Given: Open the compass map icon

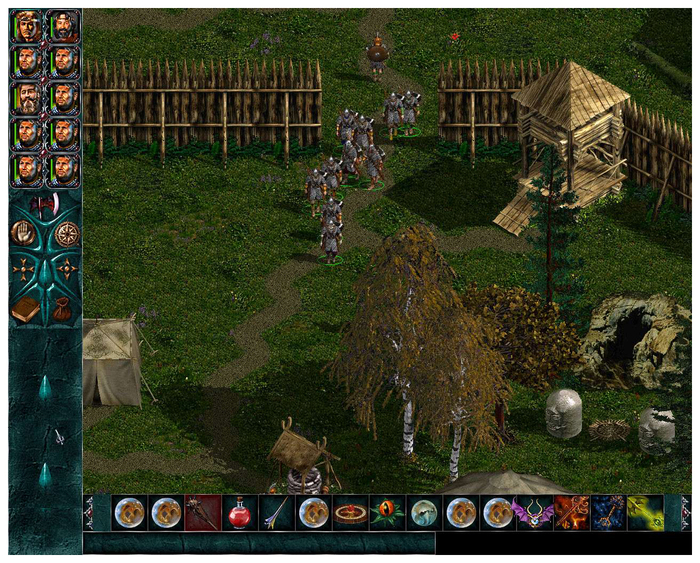Looking at the screenshot, I should click(x=67, y=234).
